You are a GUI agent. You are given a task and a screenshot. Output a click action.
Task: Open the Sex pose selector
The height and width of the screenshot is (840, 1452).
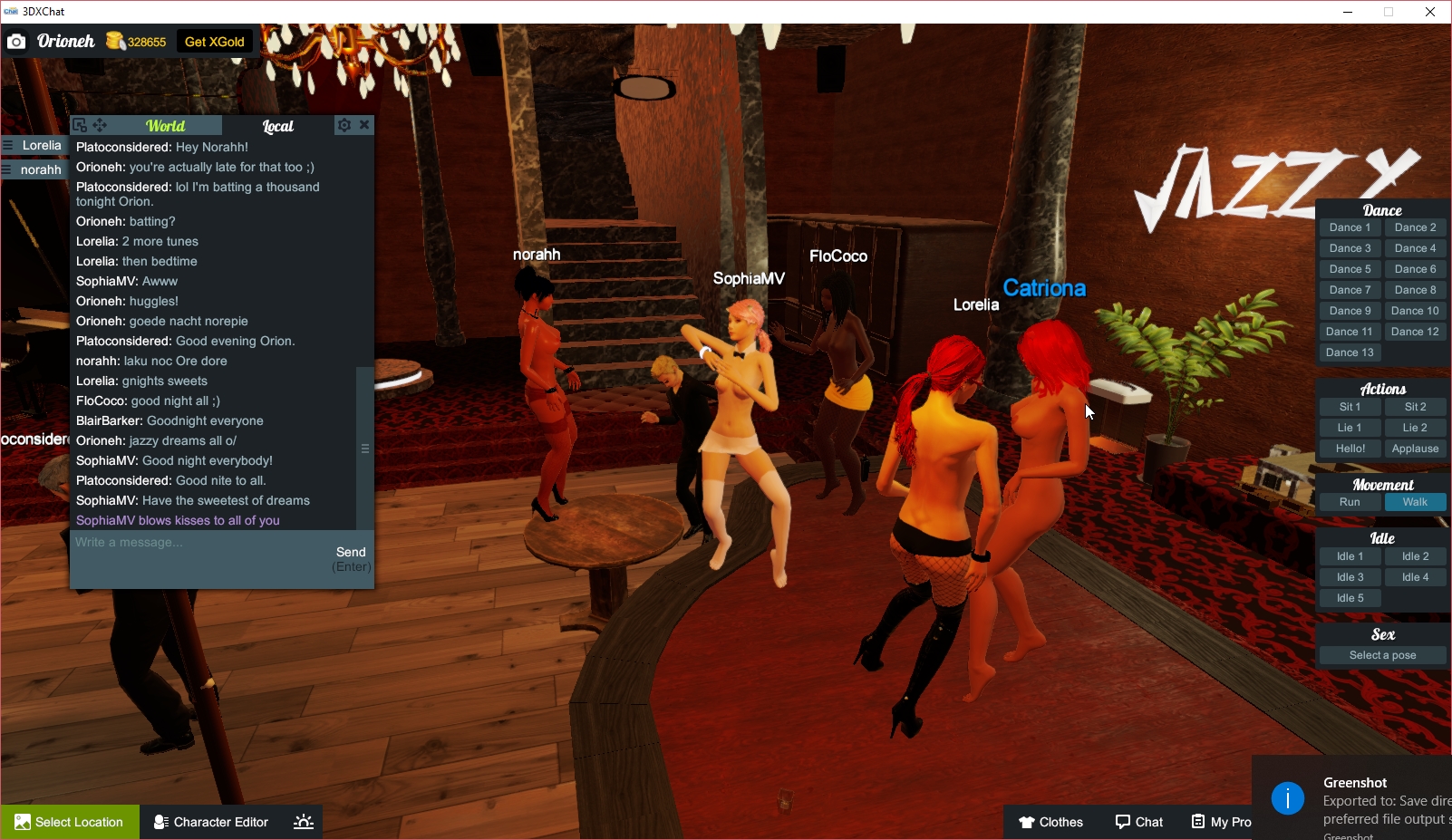(1381, 654)
